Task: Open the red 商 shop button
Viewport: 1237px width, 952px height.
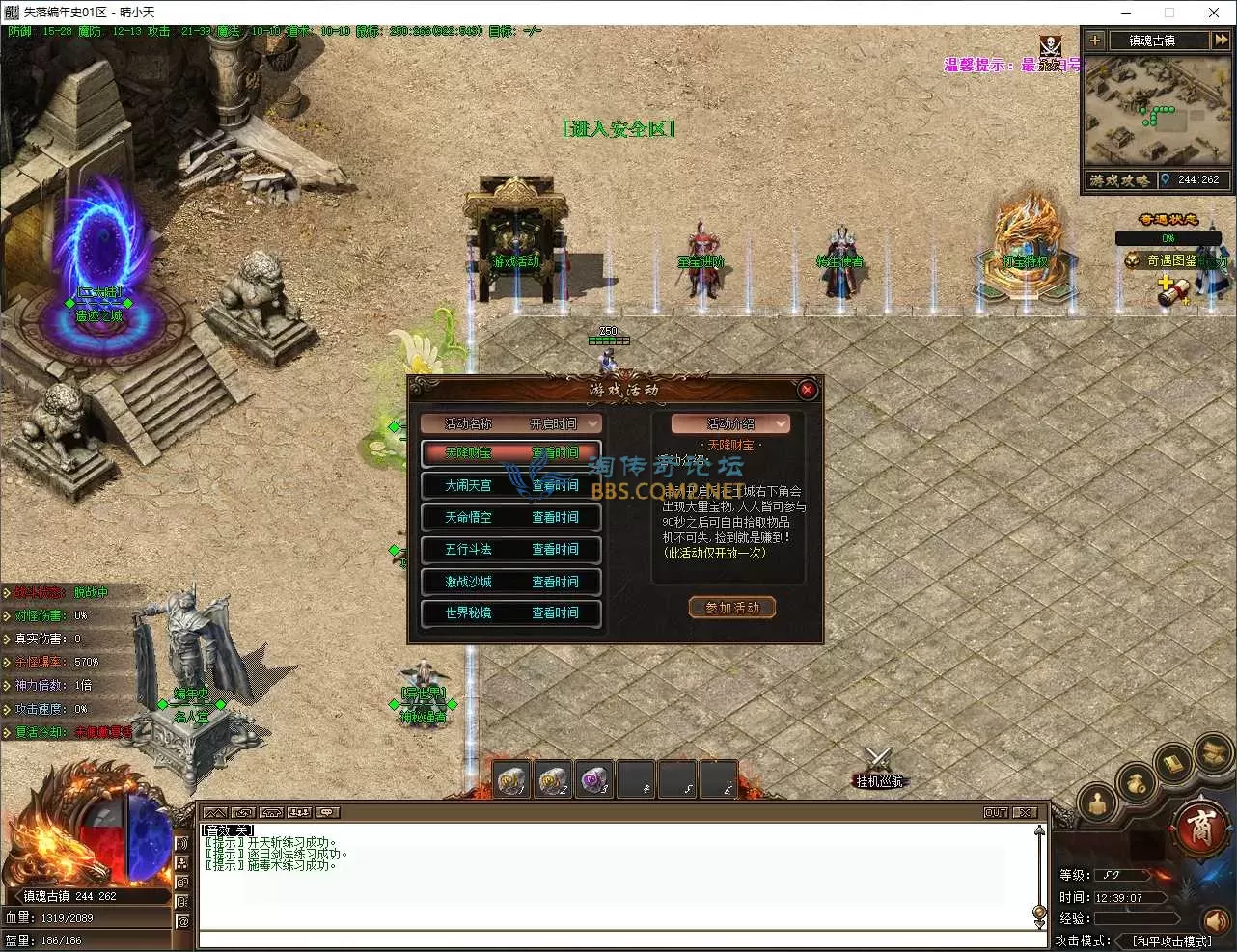Action: click(1199, 829)
